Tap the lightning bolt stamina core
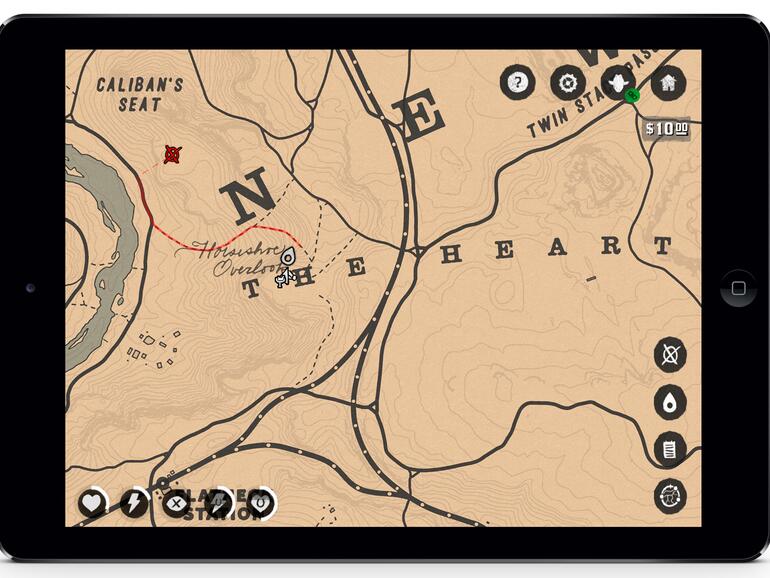Screen dimensions: 770x578 coord(134,503)
